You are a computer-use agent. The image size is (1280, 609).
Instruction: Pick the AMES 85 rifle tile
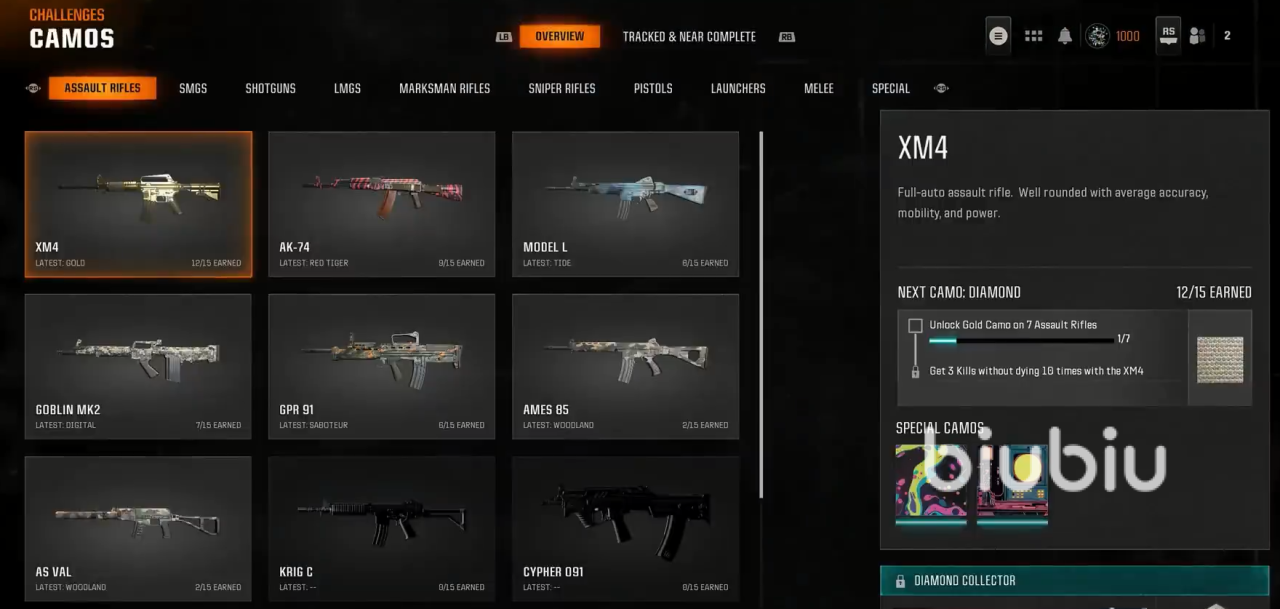625,366
